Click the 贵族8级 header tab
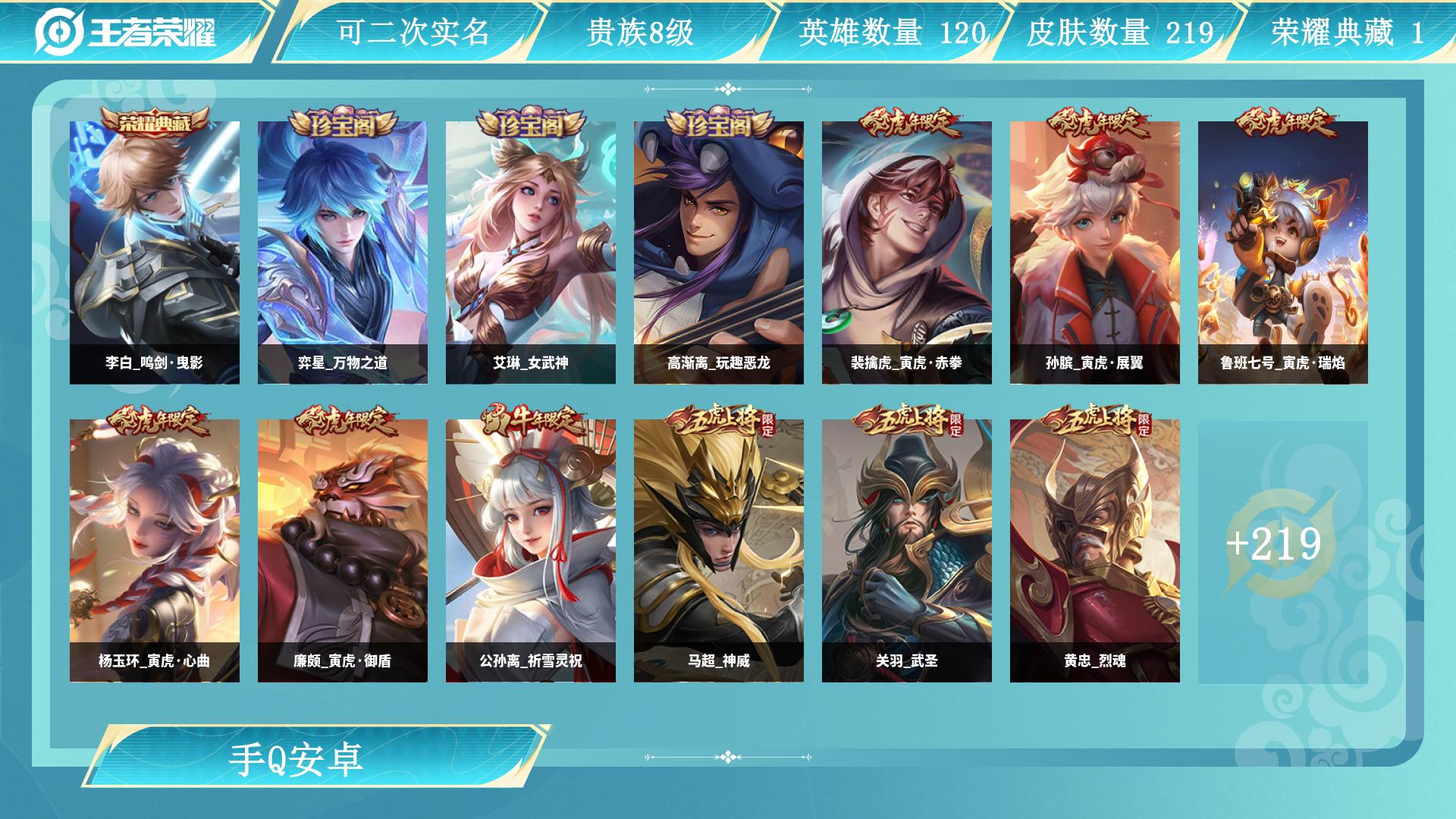This screenshot has width=1456, height=819. tap(640, 32)
